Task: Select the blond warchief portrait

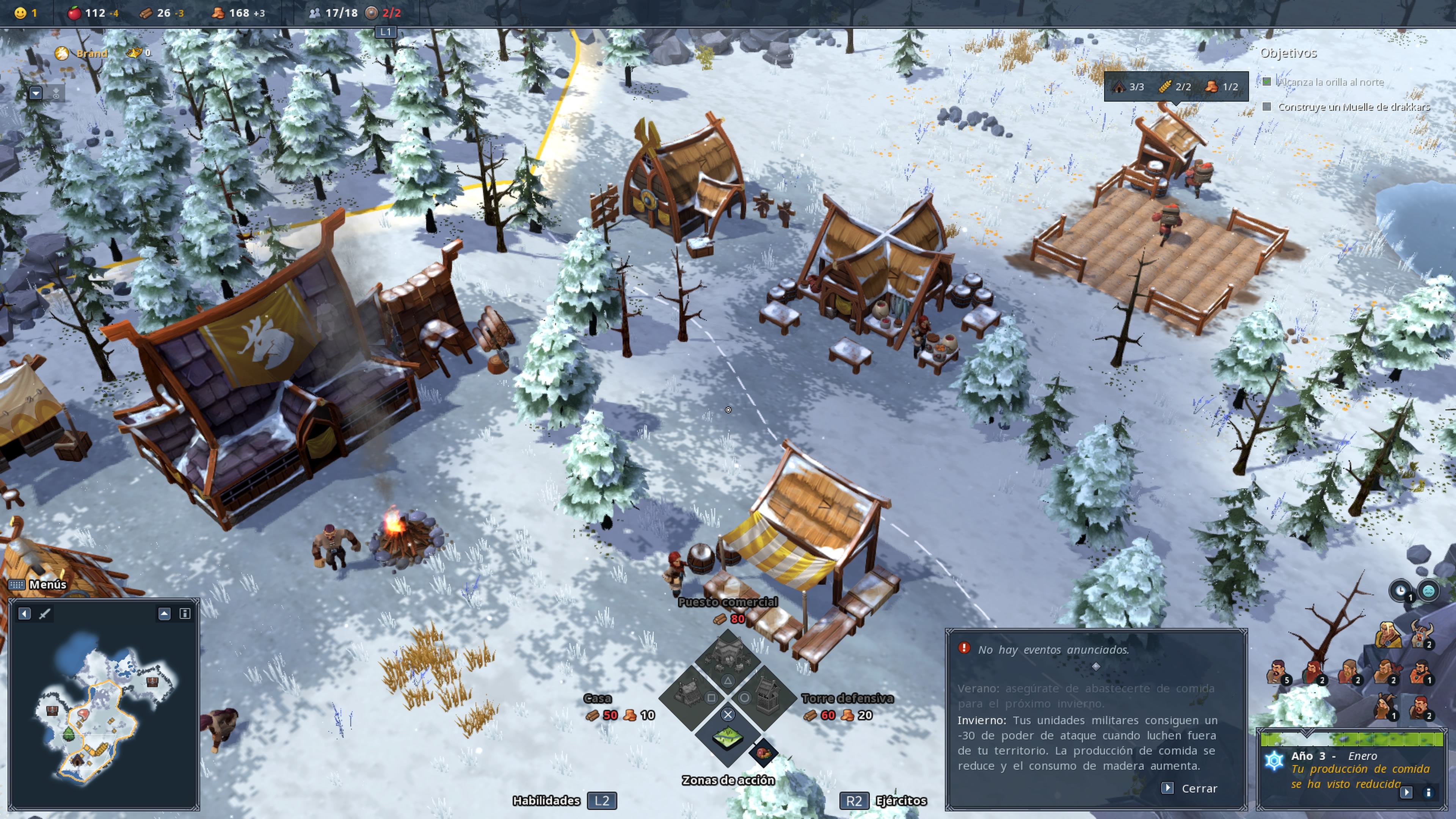Action: pyautogui.click(x=1387, y=634)
